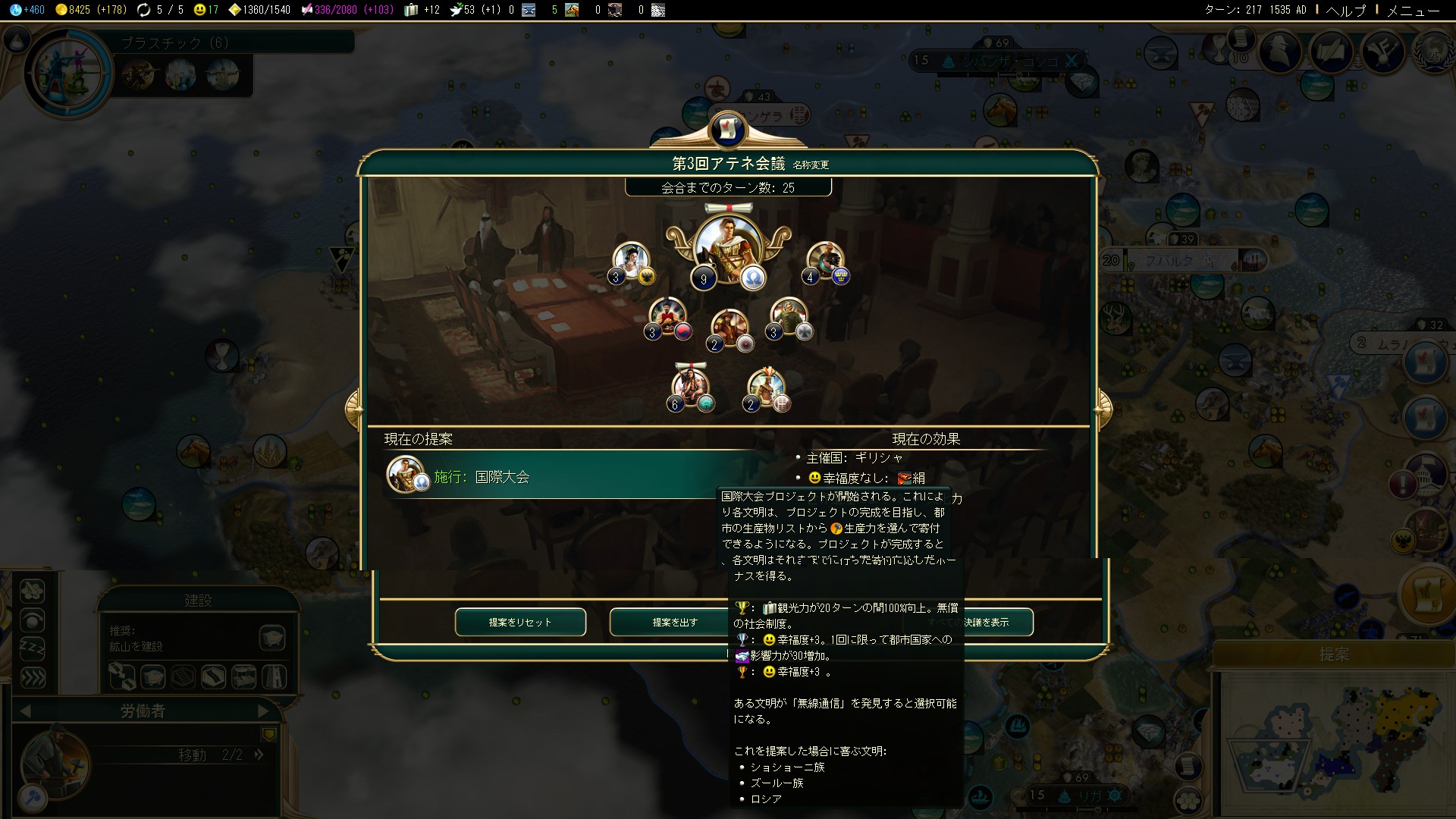Choose the leader portrait with 6 delegates
This screenshot has height=819, width=1456.
(689, 385)
